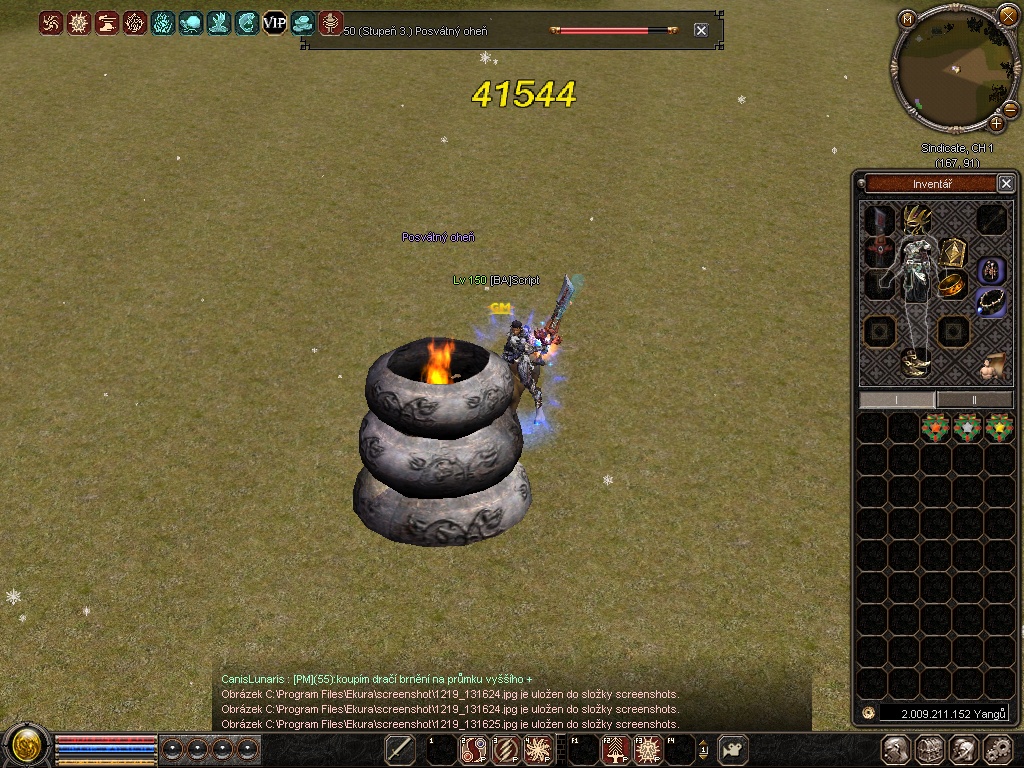The width and height of the screenshot is (1024, 768).
Task: Select the equipped shoes slot
Action: click(915, 363)
